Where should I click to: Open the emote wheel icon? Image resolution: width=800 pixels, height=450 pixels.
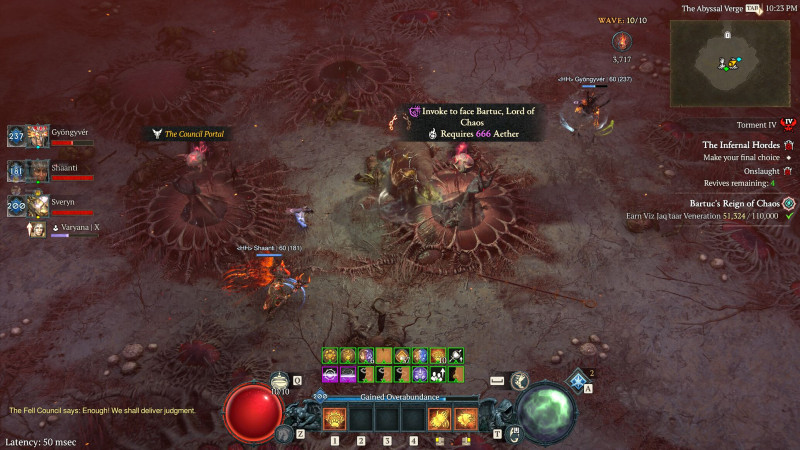[520, 381]
